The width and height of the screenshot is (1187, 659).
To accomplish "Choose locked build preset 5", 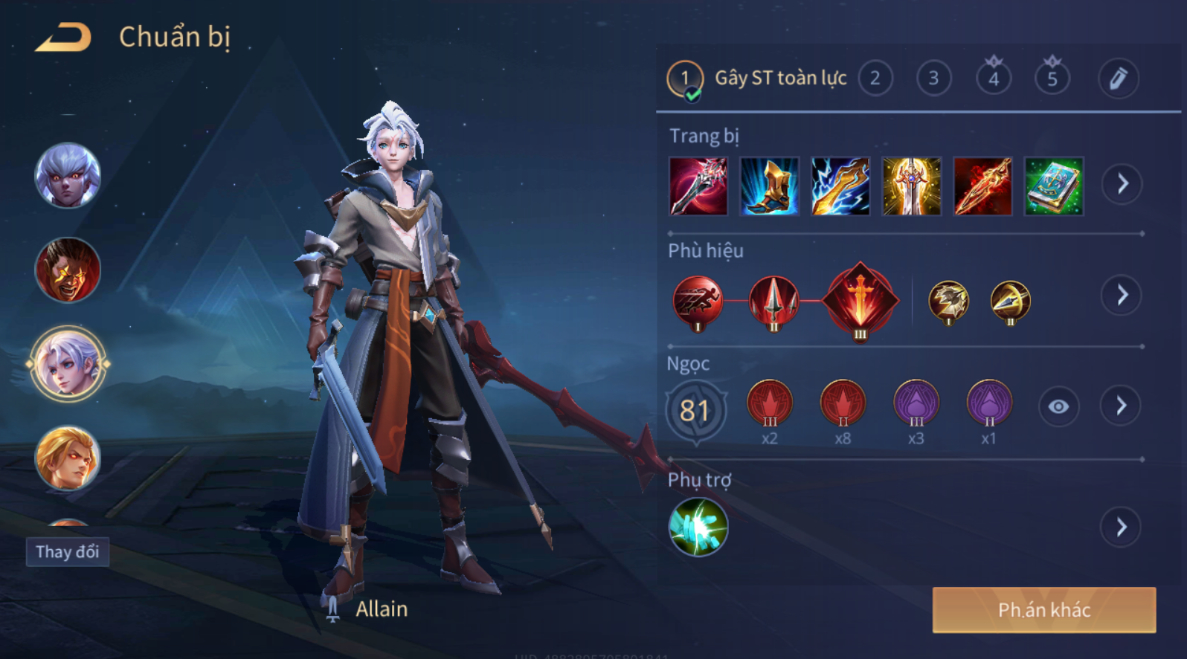I will 1052,78.
